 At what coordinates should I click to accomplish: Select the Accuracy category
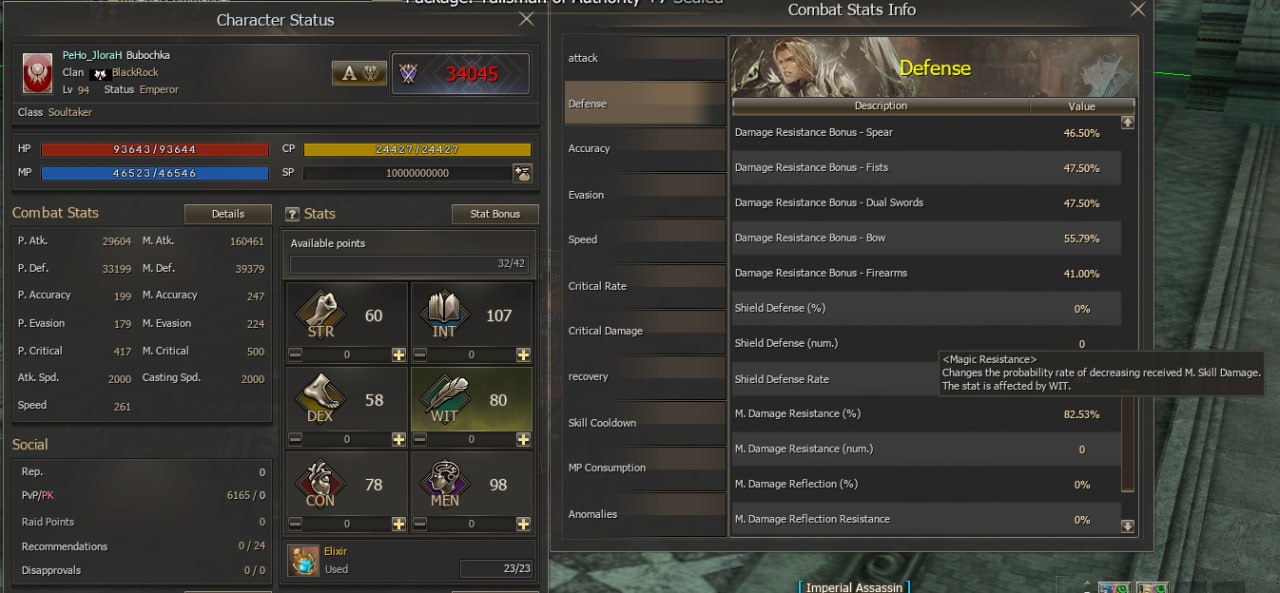645,149
